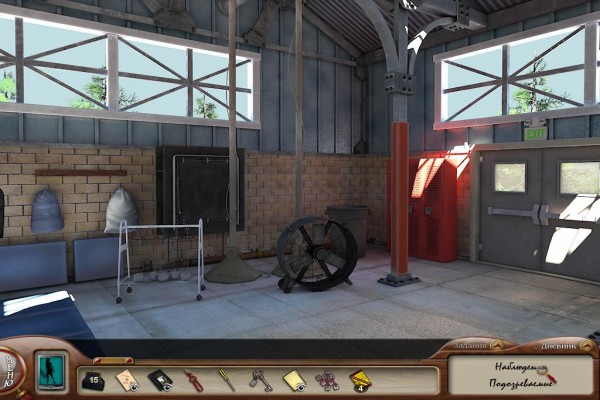Pick the yellow screwdriver from inventory
600x400 pixels.
[x=227, y=379]
